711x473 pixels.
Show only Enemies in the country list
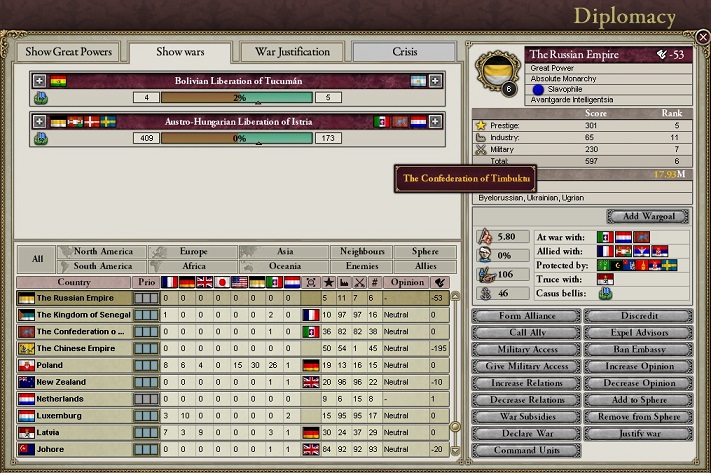pos(361,267)
